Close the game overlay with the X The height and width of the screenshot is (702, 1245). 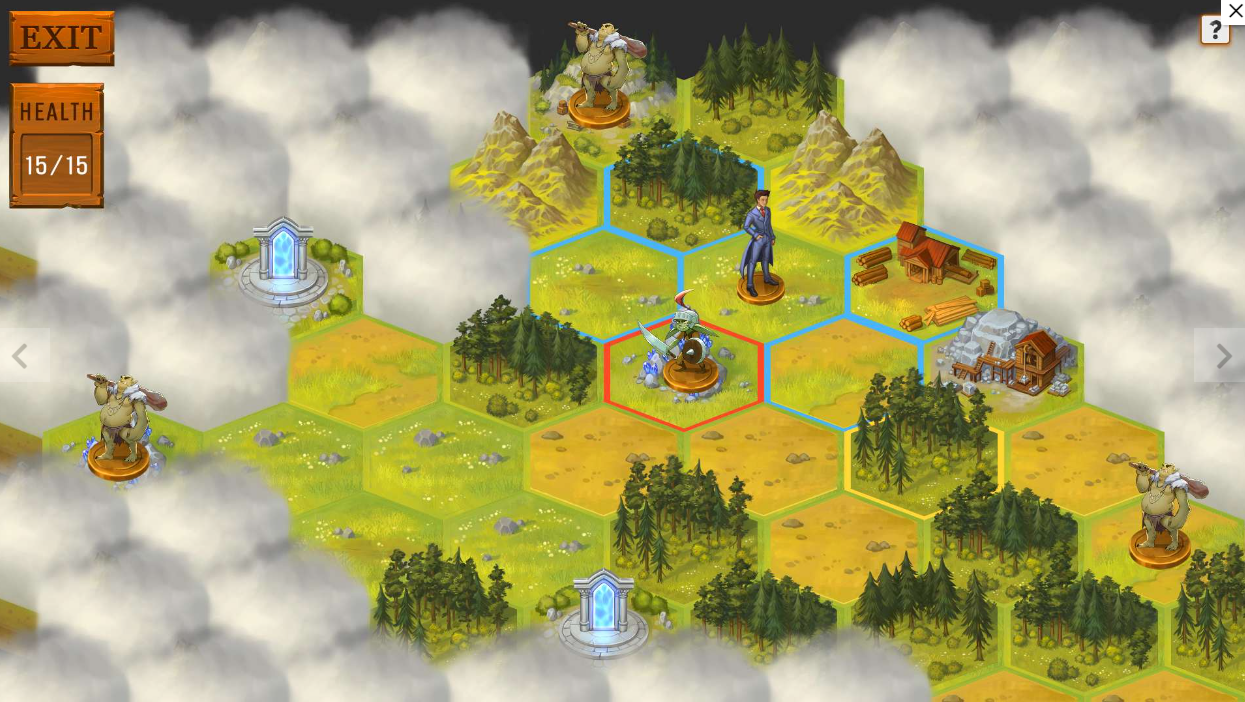coord(1235,11)
